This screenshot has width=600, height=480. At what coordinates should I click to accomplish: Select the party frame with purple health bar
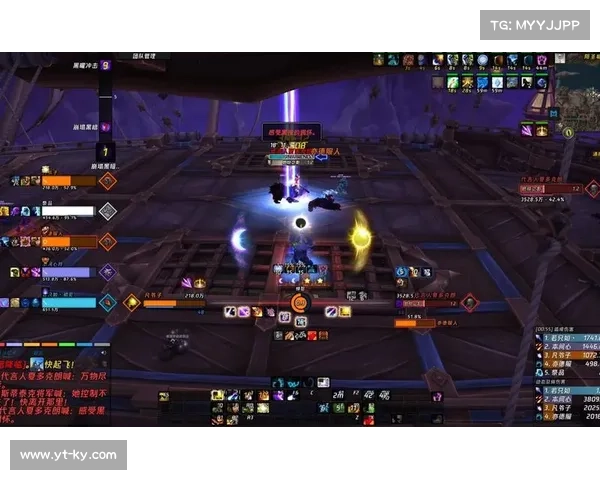66,272
